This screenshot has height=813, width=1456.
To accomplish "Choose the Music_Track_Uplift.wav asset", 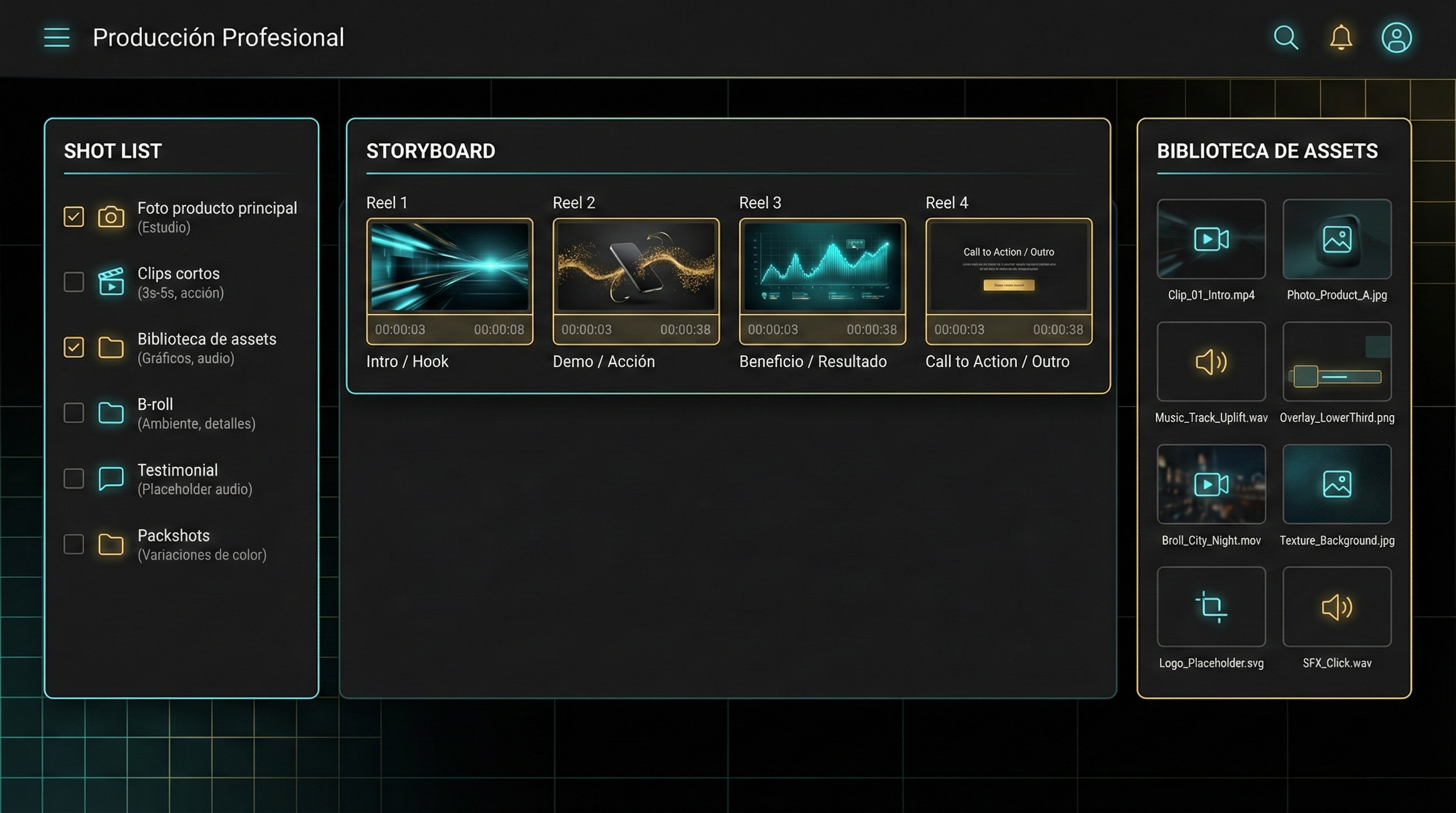I will click(x=1211, y=362).
